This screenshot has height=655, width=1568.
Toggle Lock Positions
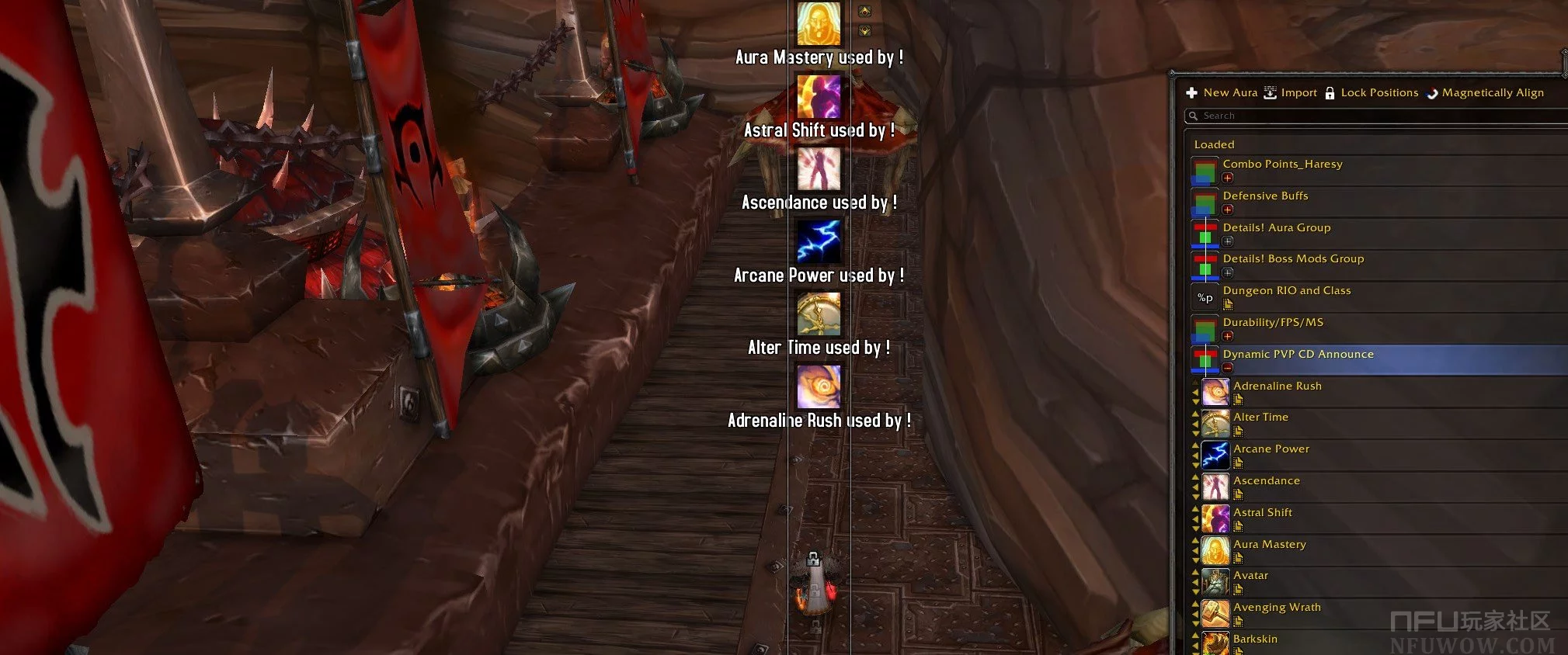1372,93
